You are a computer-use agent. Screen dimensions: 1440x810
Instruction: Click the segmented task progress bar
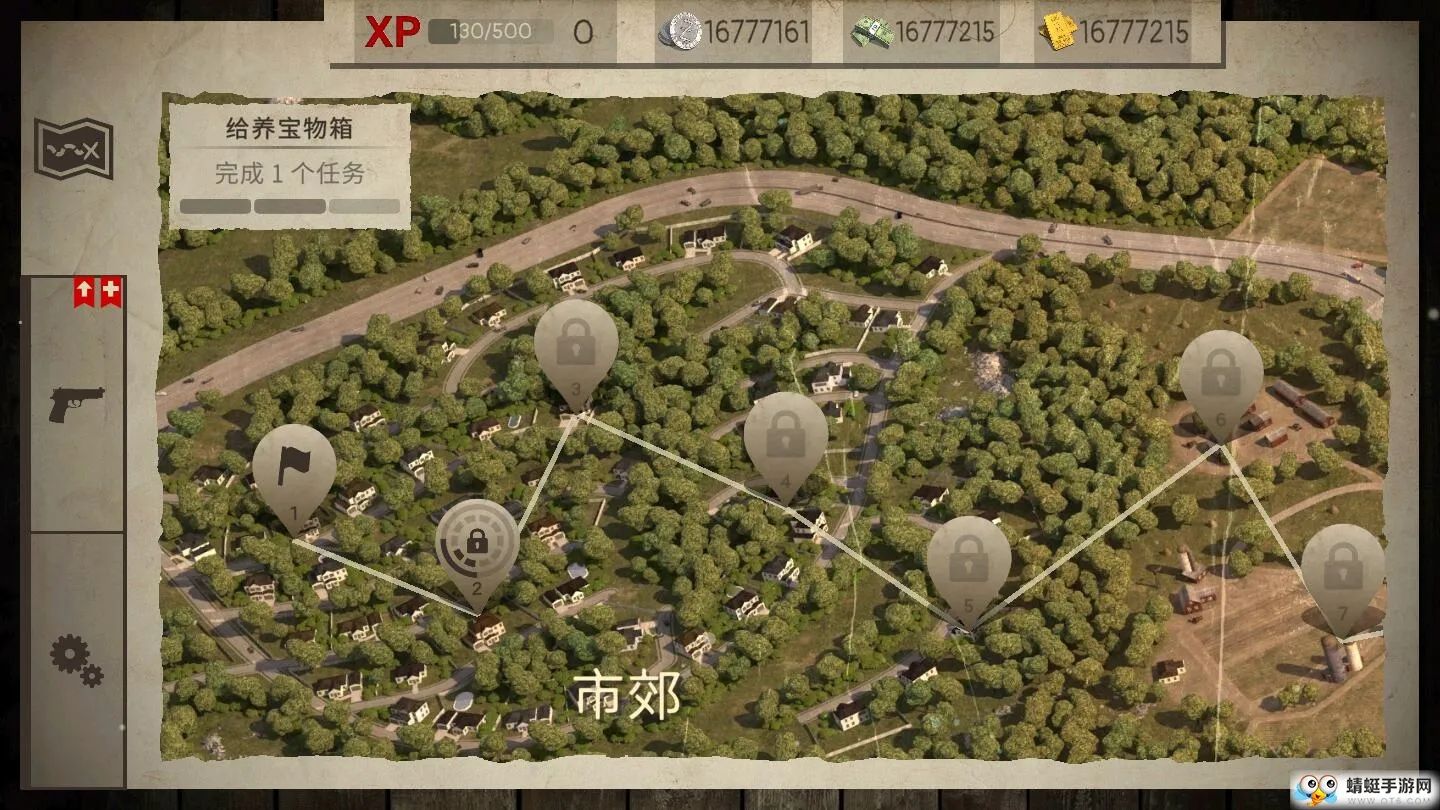[288, 205]
